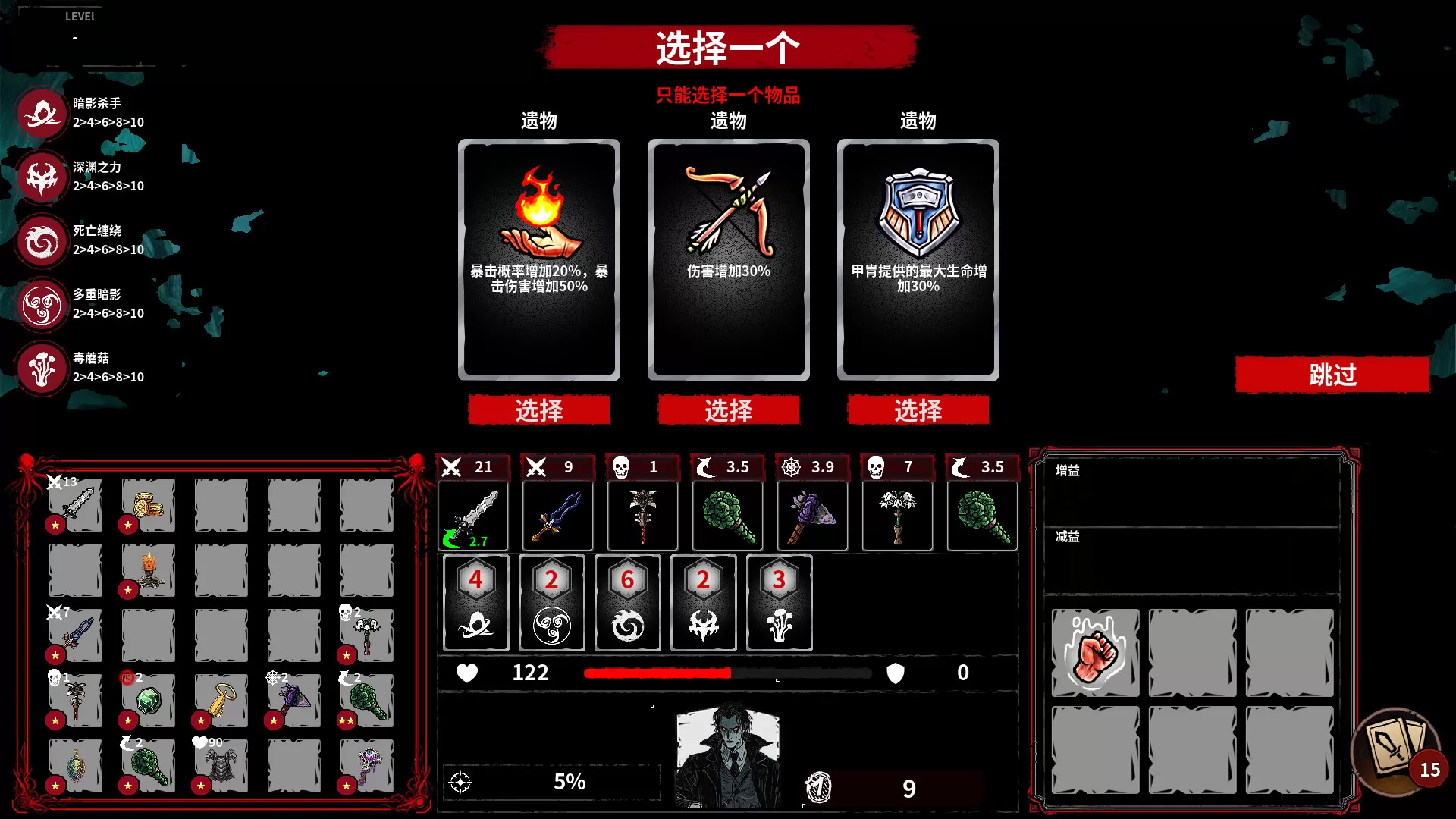
Task: Open the 死亡缠绕 skill icon
Action: click(x=42, y=241)
